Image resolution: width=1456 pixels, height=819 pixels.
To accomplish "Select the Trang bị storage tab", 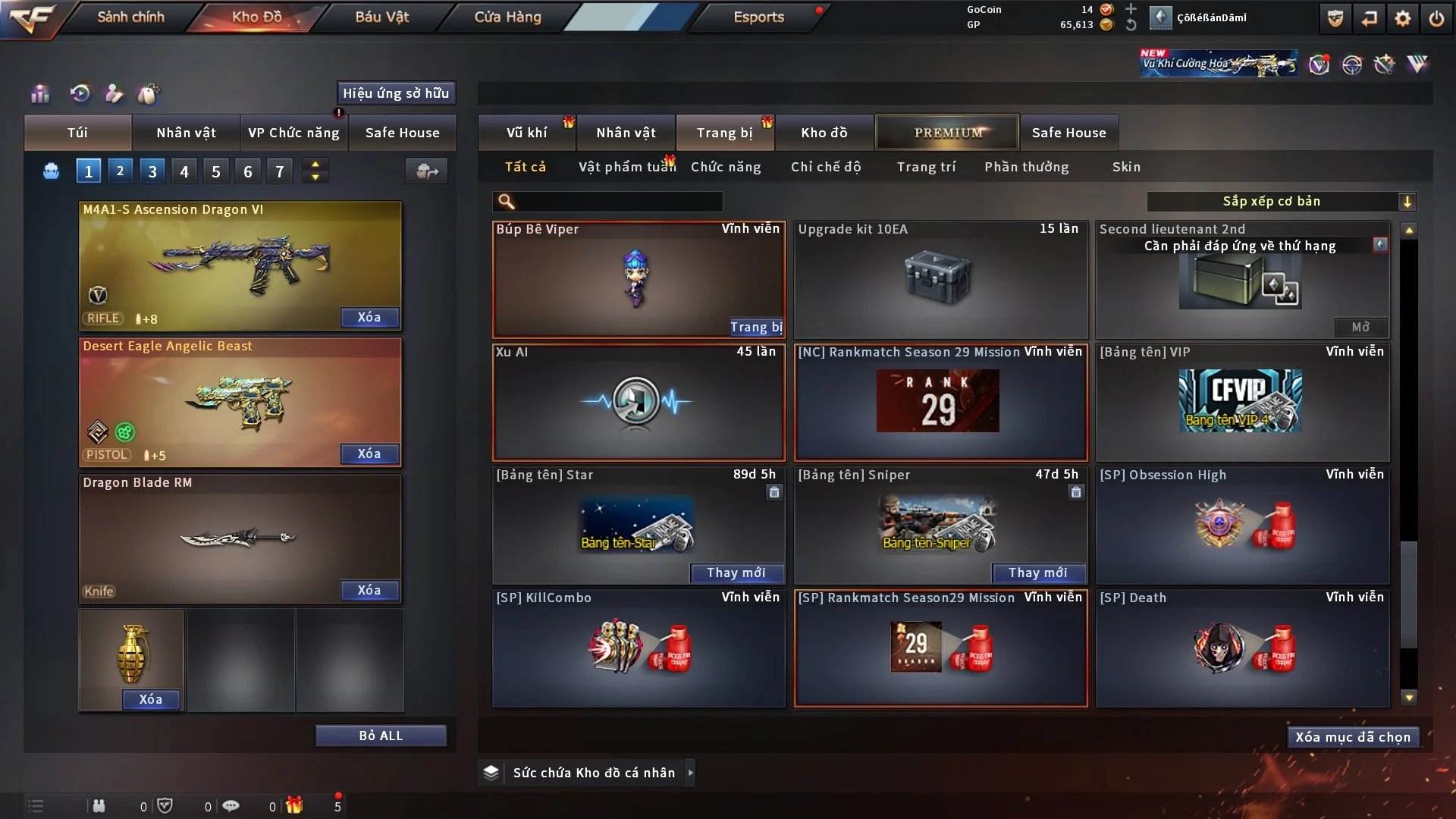I will coord(724,133).
